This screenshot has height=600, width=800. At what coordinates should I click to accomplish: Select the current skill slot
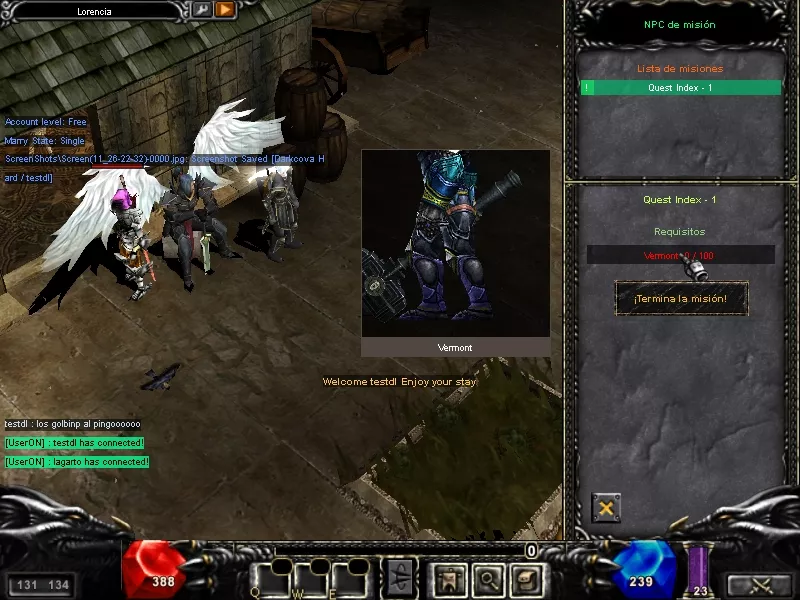(399, 577)
